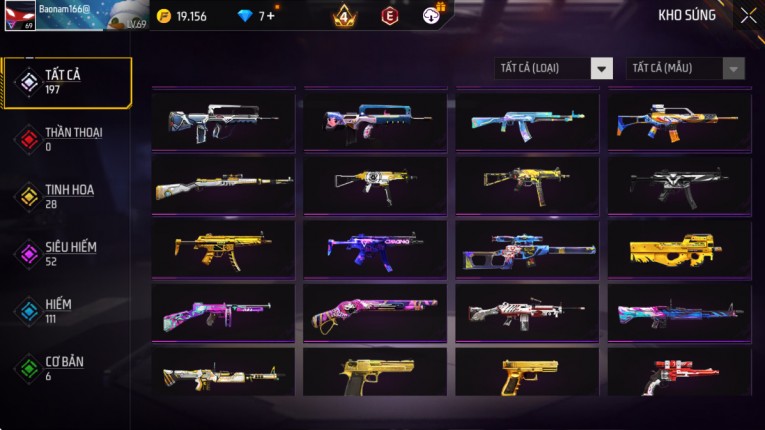Add diamonds with the plus button
Image resolution: width=765 pixels, height=430 pixels.
270,15
